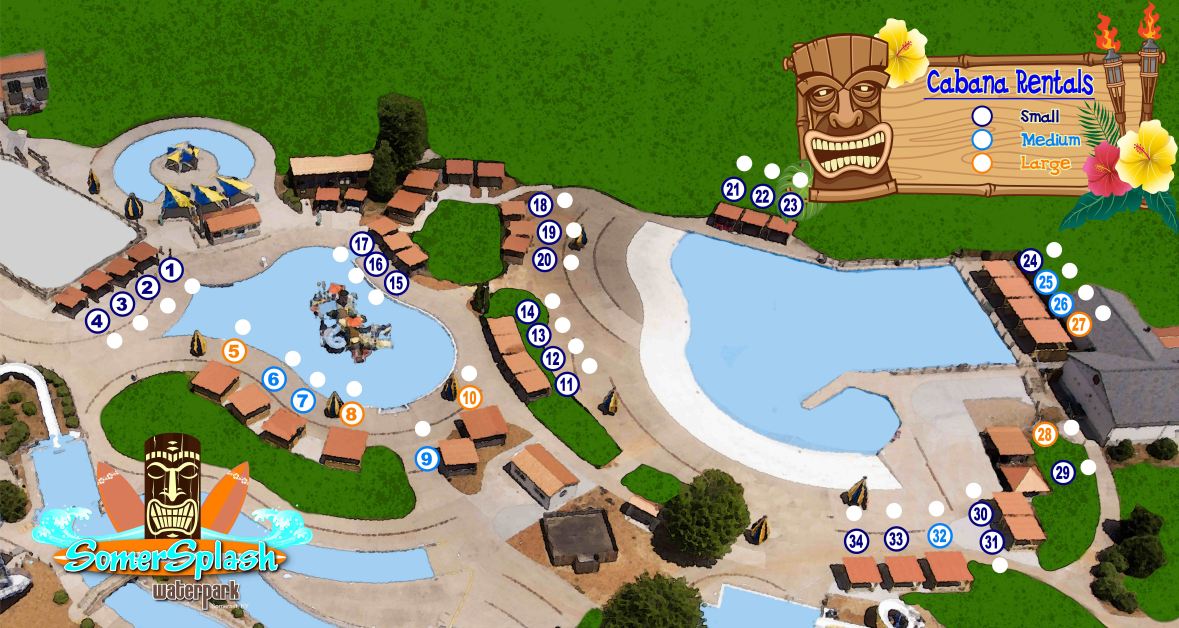Select cabana number 18
The height and width of the screenshot is (628, 1179).
coord(540,206)
